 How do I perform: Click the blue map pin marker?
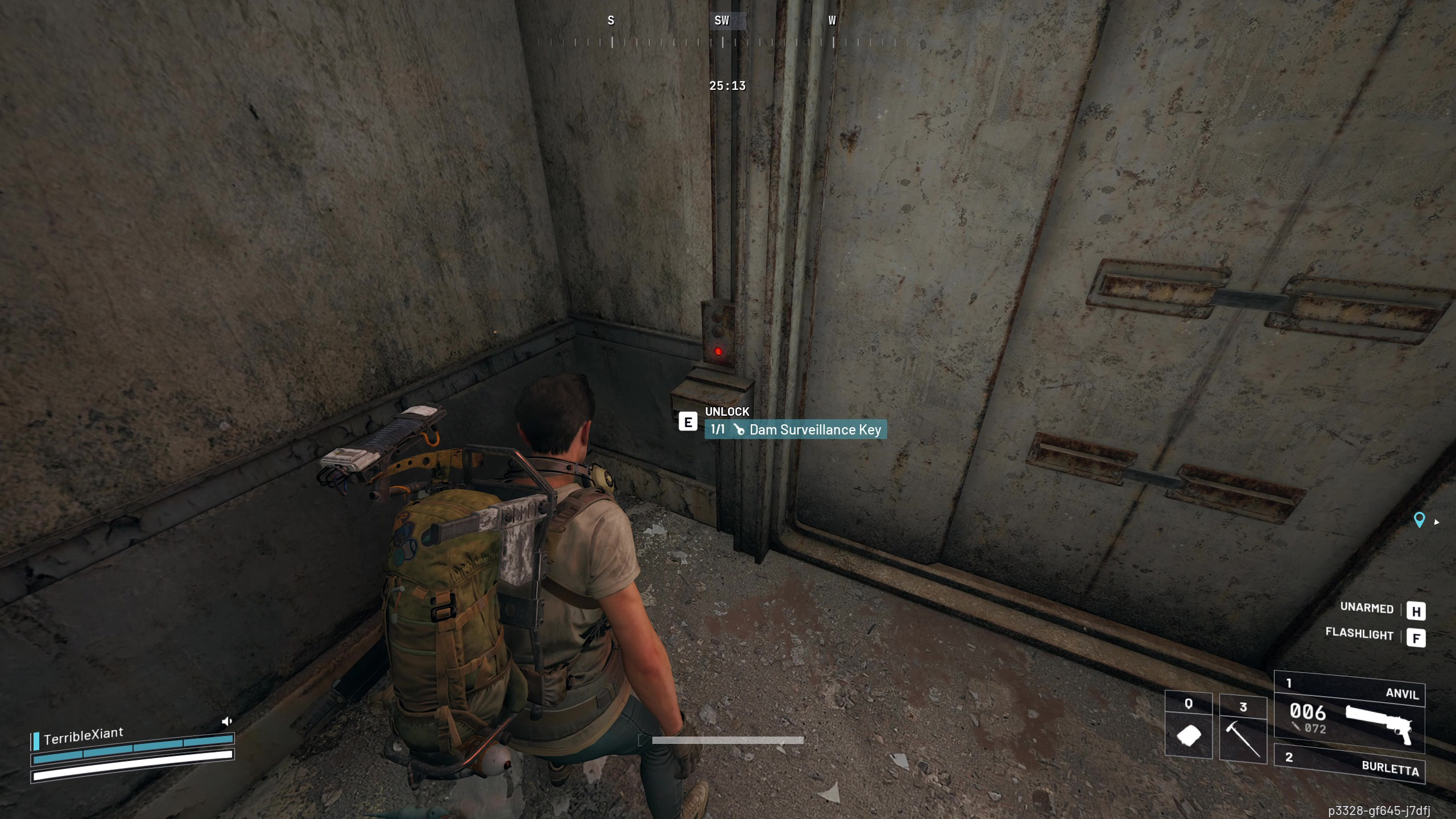(1419, 520)
